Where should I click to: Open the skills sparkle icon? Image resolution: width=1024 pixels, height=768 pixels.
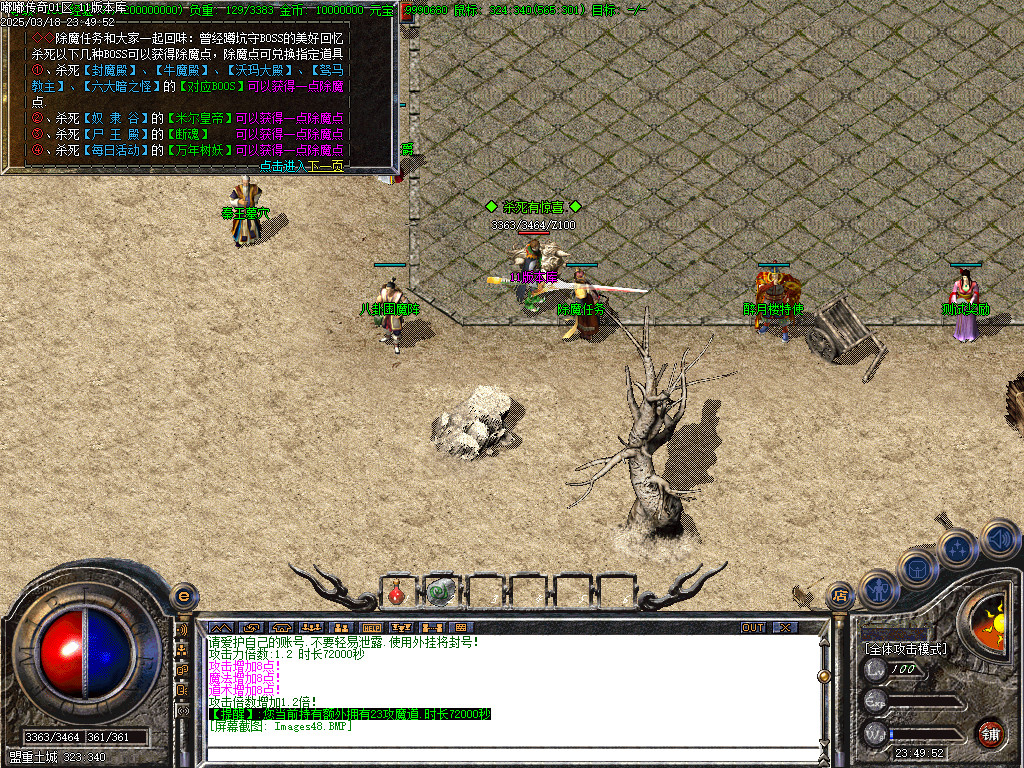[957, 548]
